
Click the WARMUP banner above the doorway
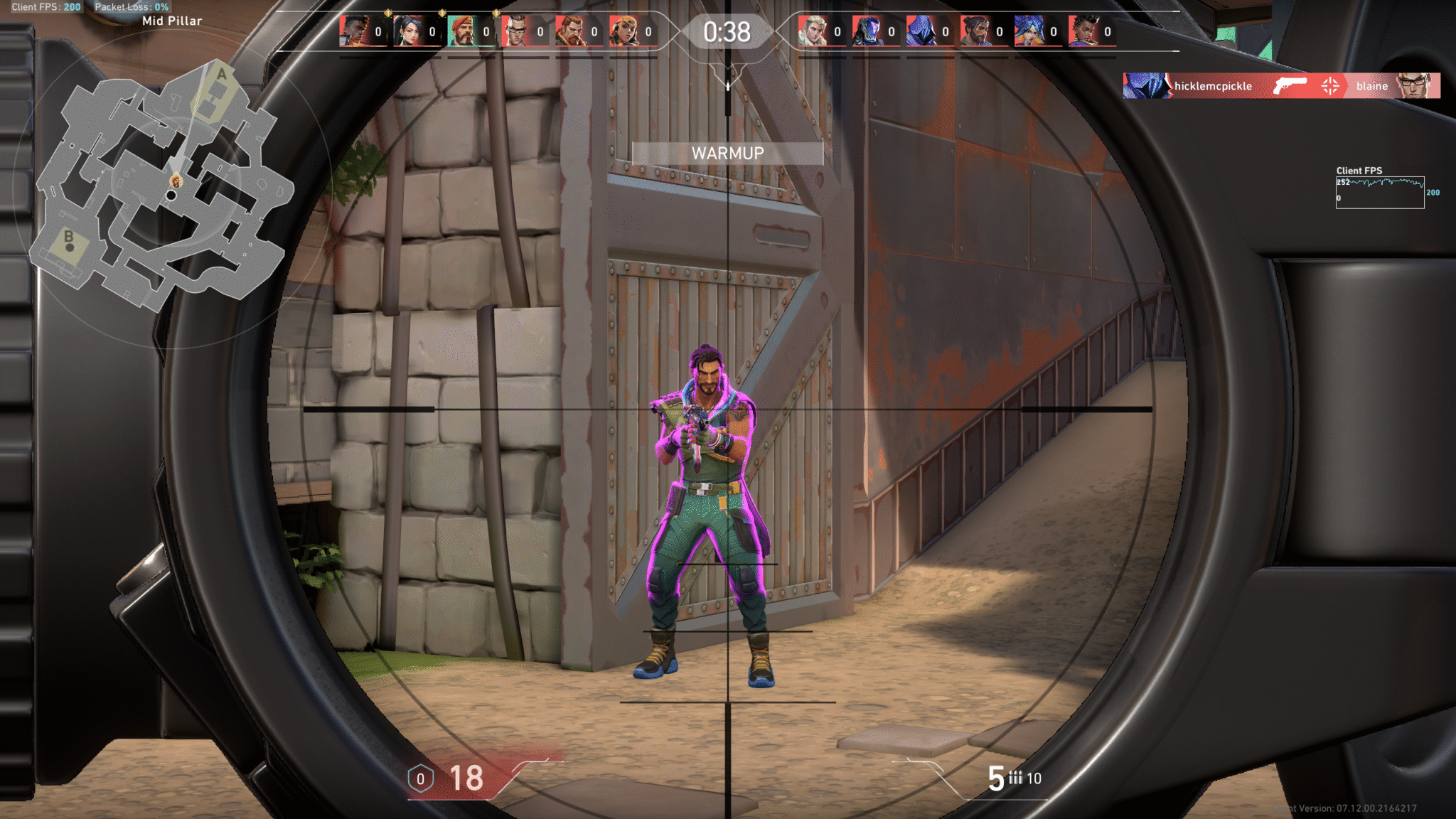pyautogui.click(x=727, y=153)
